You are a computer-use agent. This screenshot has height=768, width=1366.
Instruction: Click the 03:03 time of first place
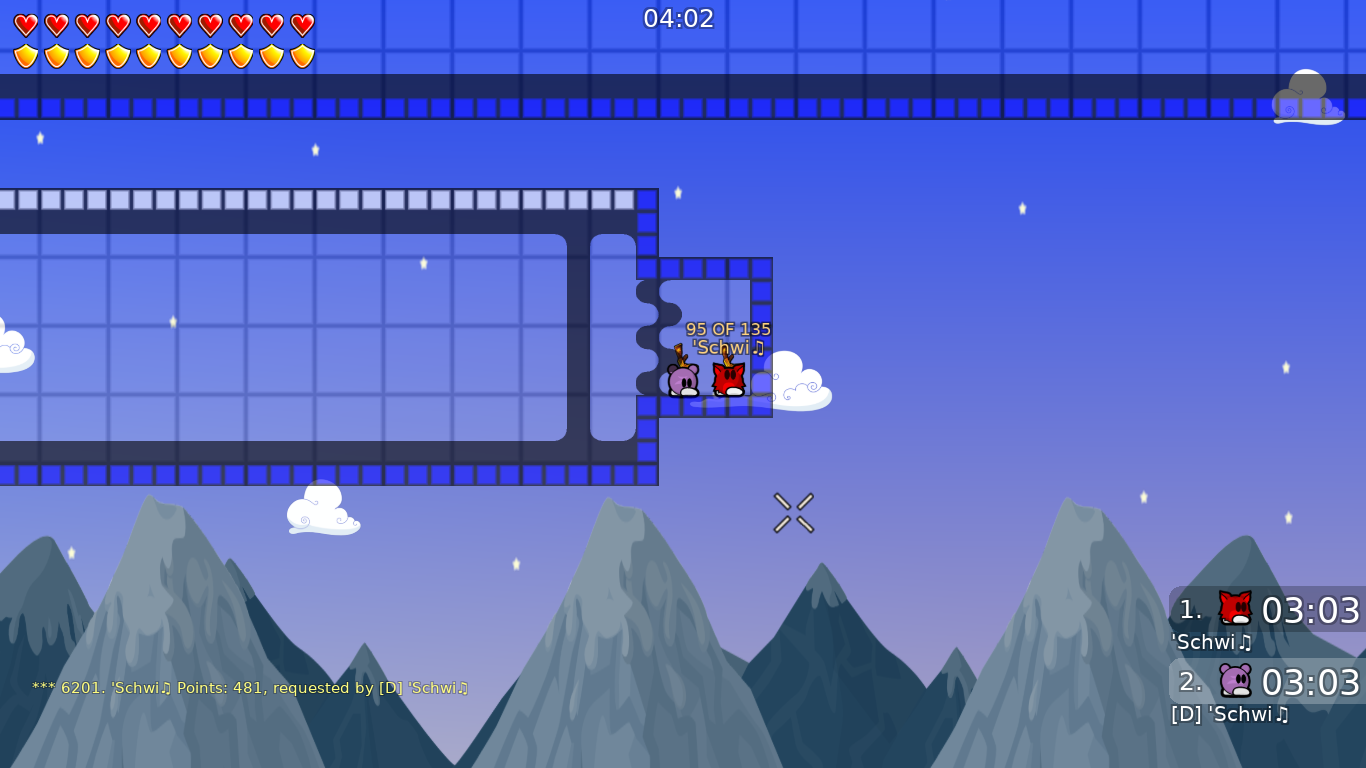pyautogui.click(x=1311, y=611)
